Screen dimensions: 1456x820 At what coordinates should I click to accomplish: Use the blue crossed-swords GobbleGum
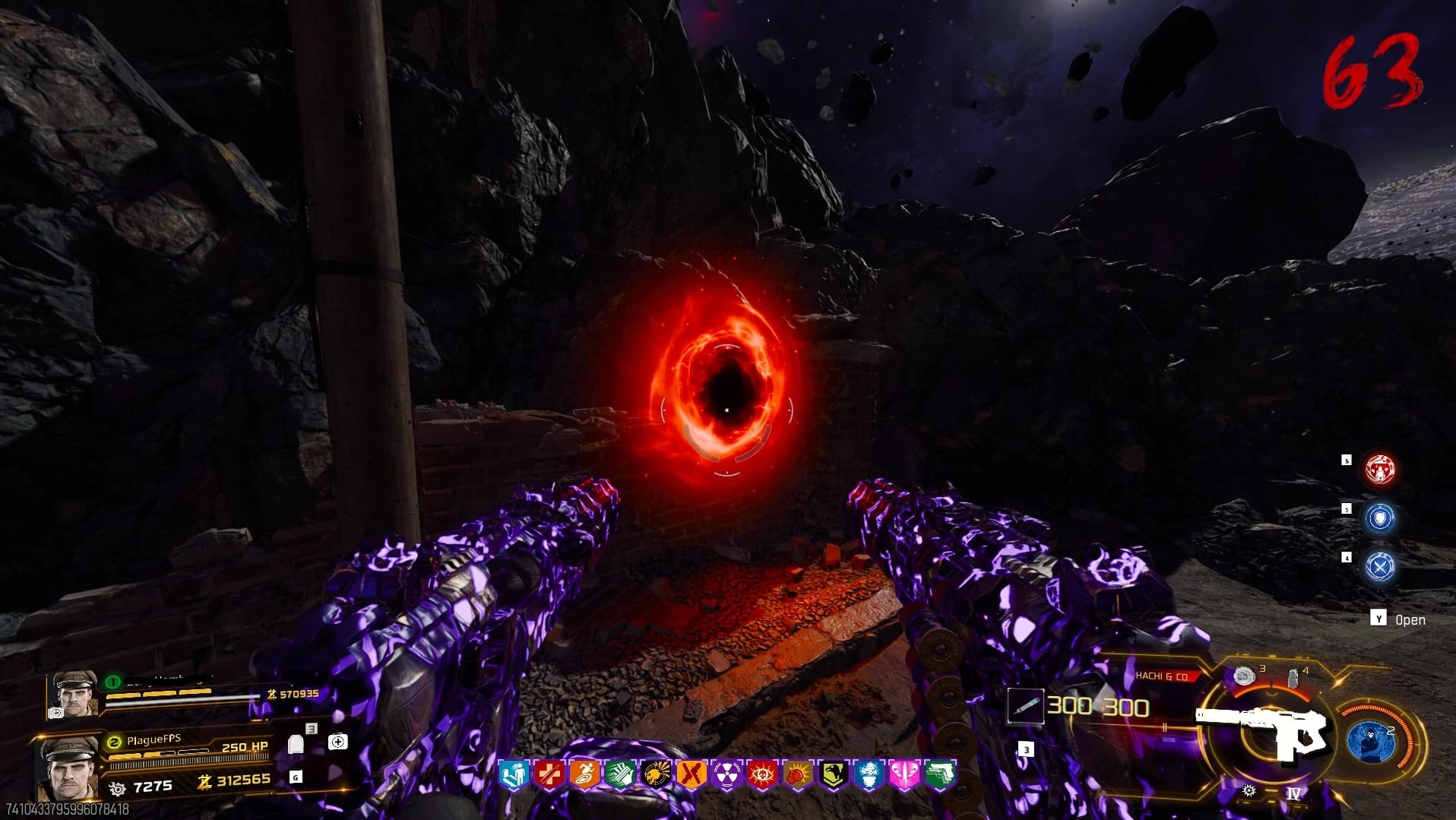1379,566
